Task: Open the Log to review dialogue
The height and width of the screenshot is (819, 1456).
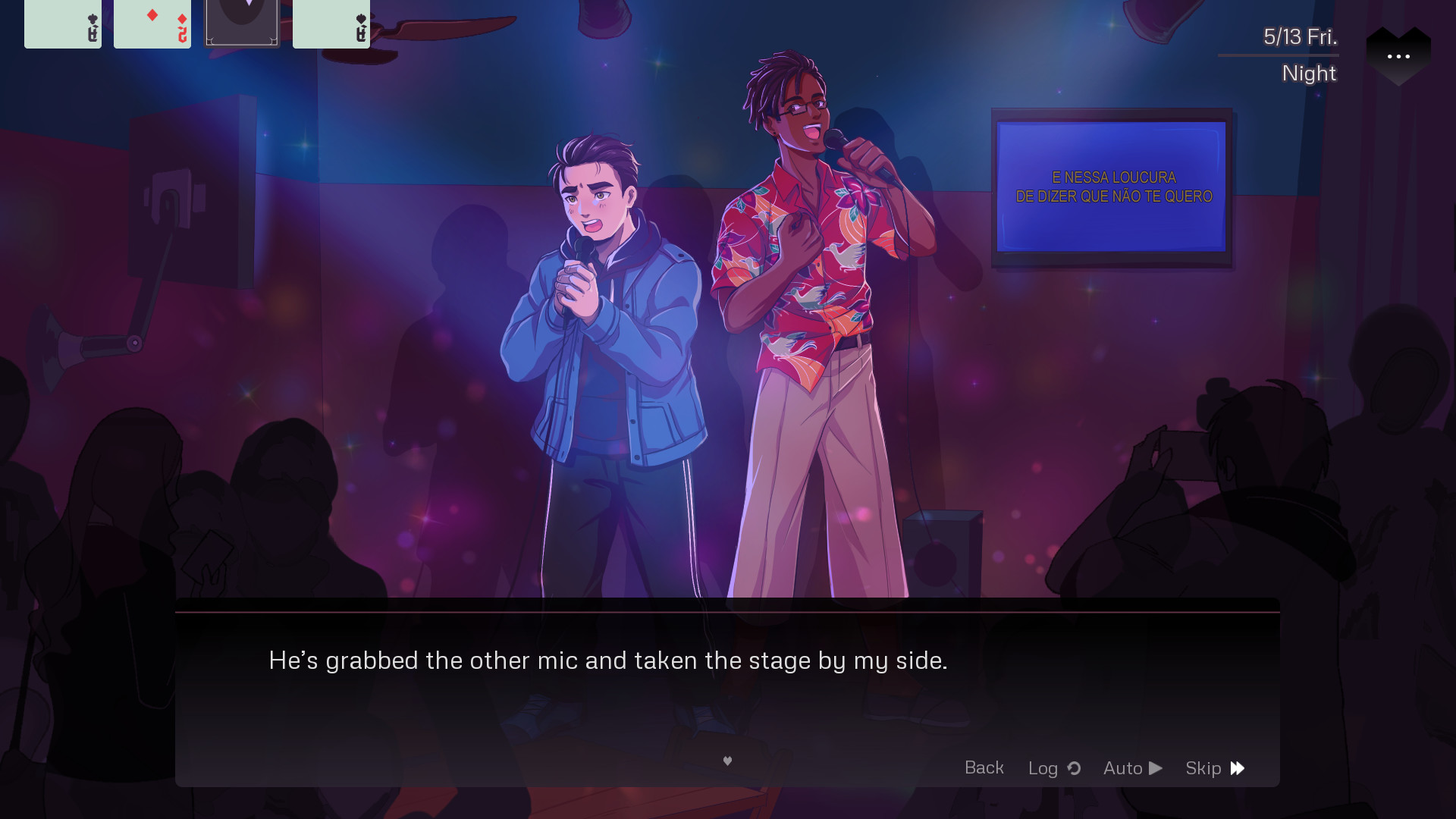Action: (x=1050, y=767)
